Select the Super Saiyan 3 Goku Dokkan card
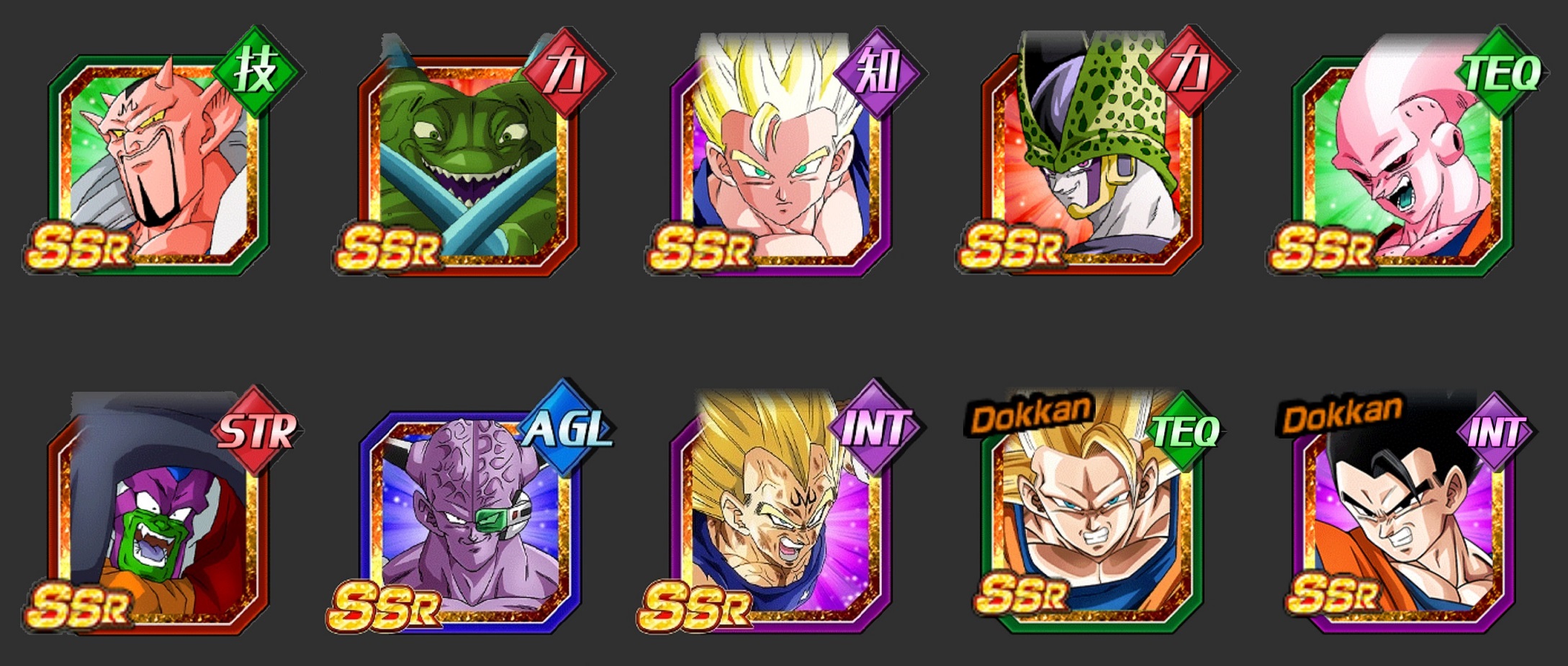 (x=1091, y=518)
